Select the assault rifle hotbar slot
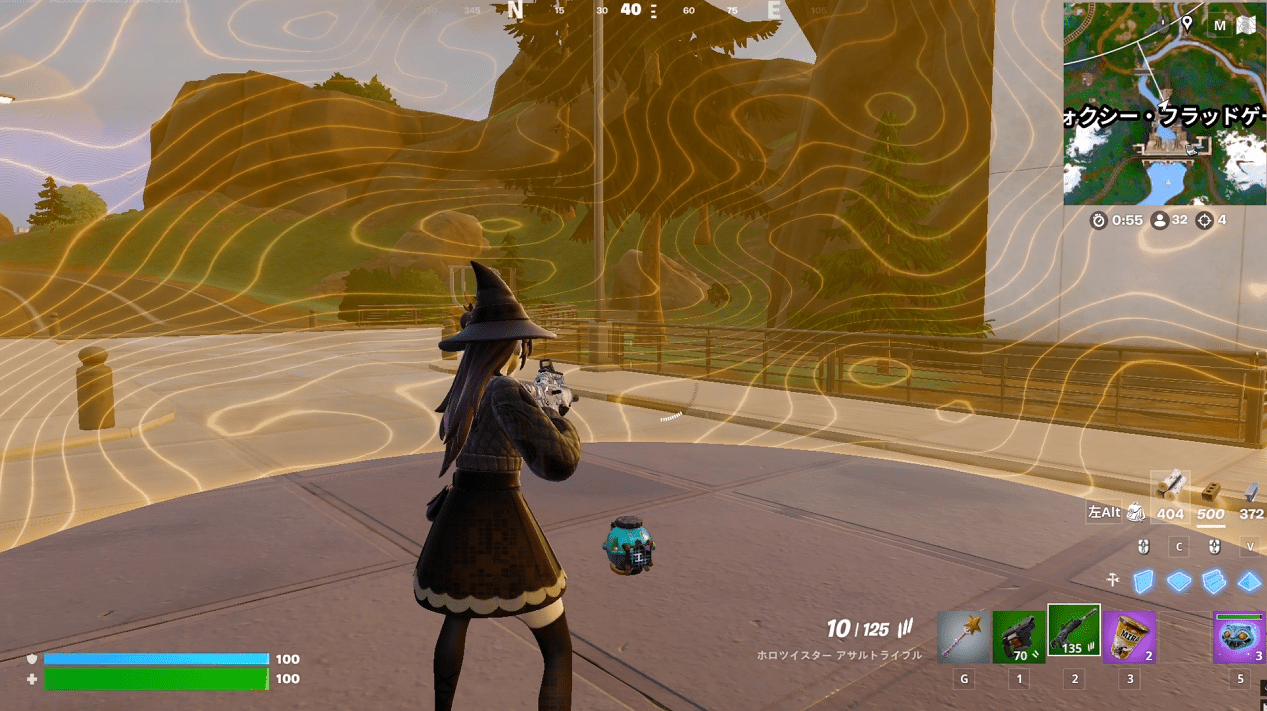Viewport: 1267px width, 711px height. (1073, 632)
